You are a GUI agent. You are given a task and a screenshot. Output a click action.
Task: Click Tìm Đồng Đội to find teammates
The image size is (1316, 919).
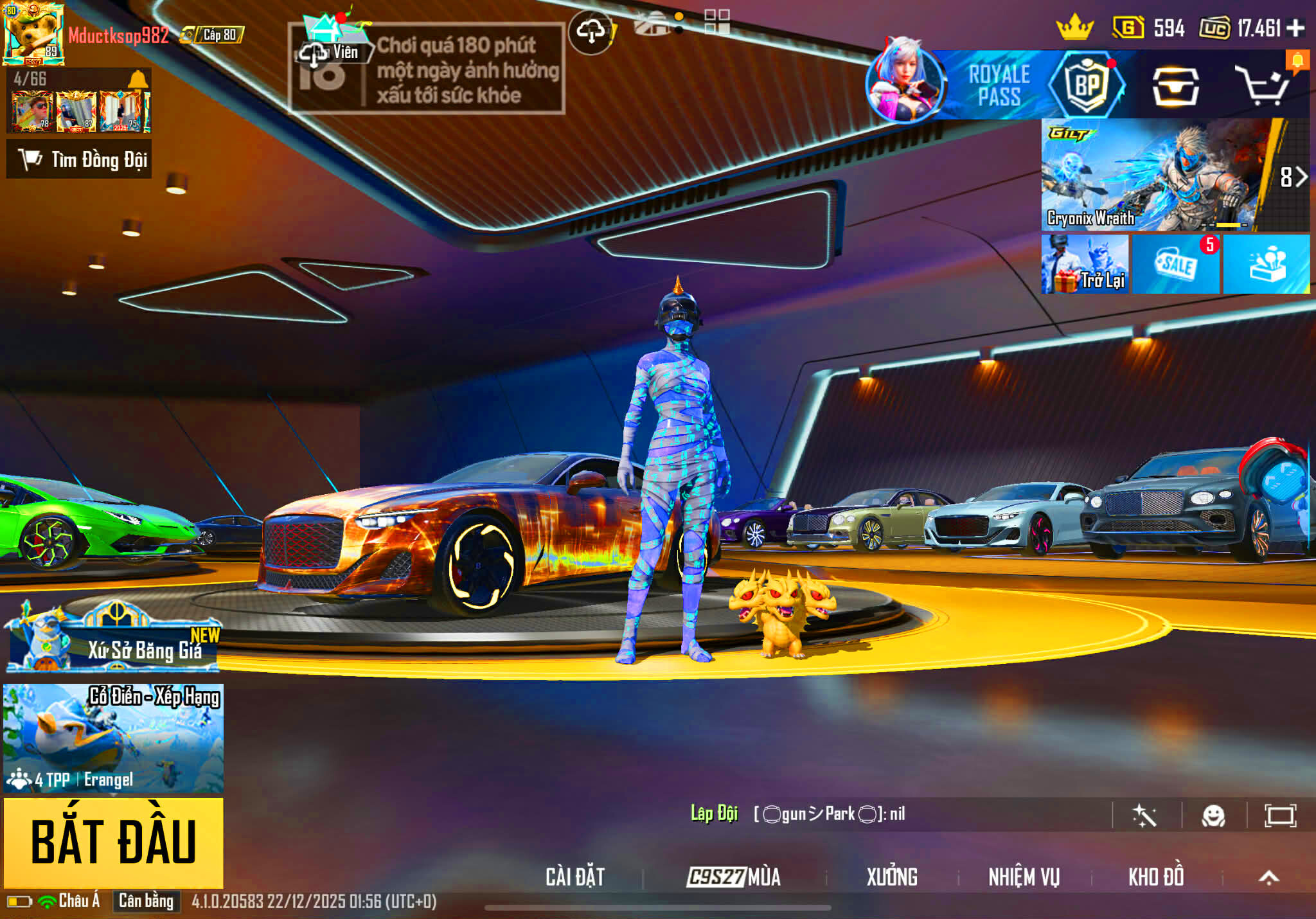[x=79, y=159]
